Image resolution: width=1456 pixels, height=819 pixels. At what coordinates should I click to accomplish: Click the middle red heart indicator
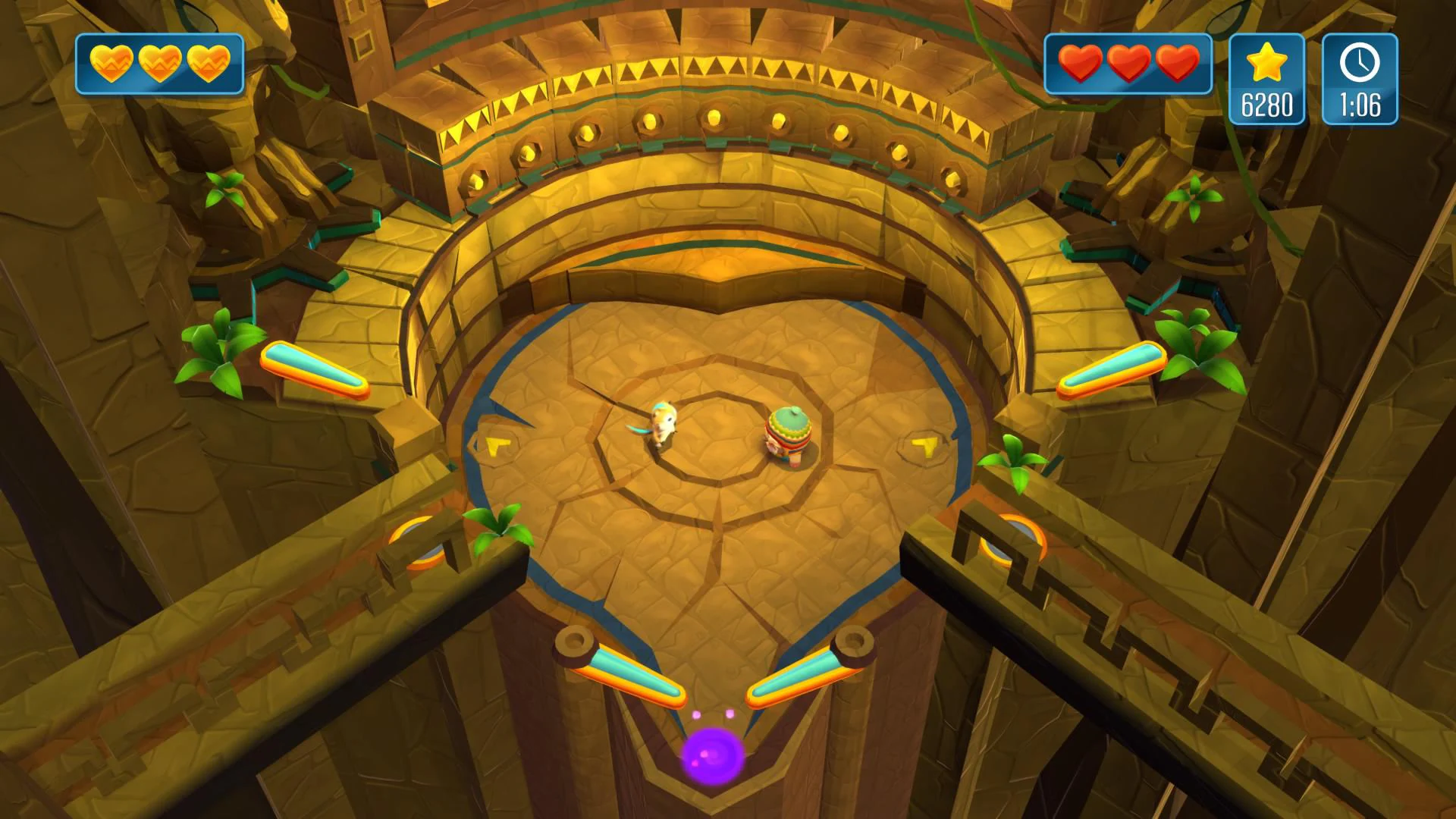[1129, 64]
